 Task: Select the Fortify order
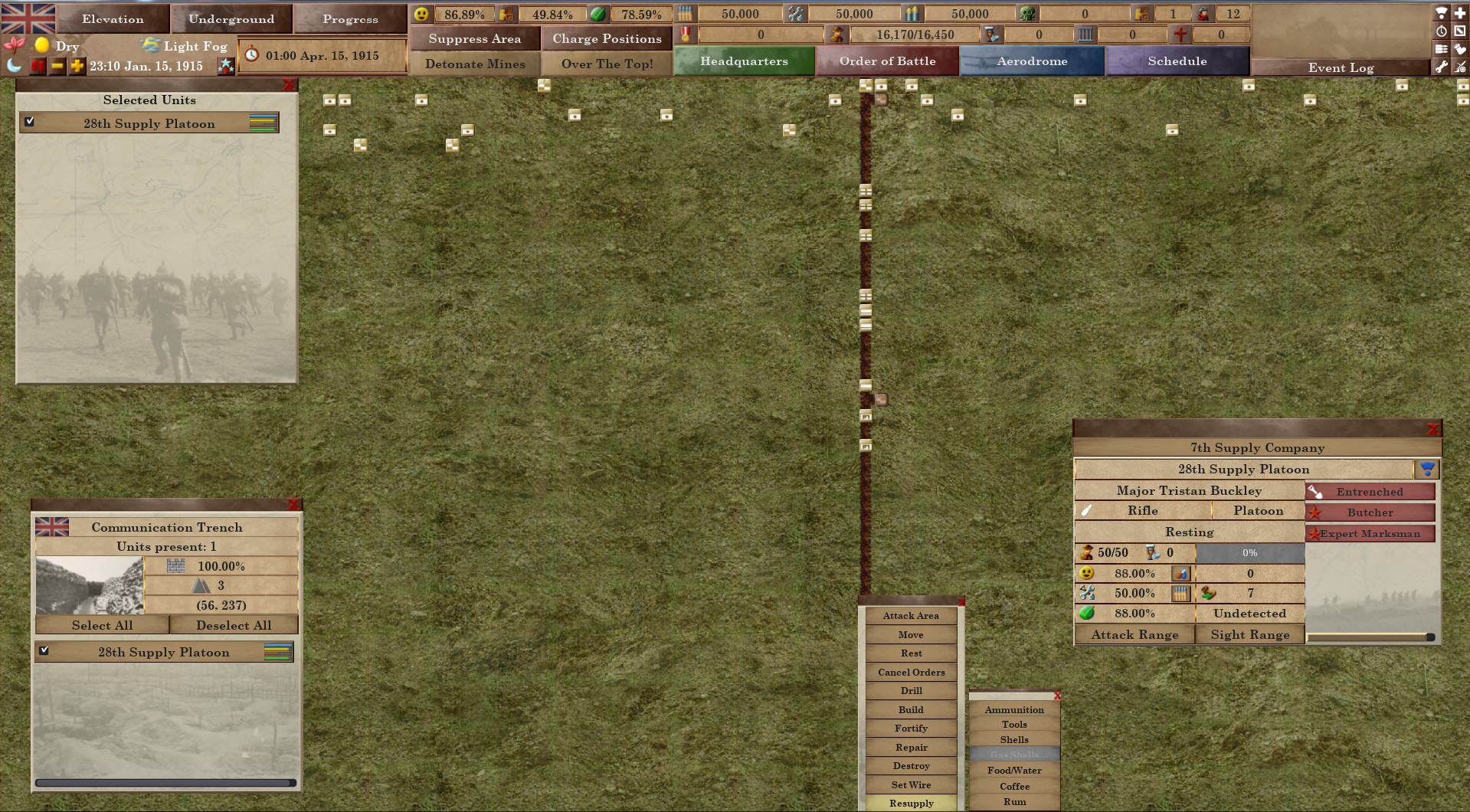tap(911, 729)
